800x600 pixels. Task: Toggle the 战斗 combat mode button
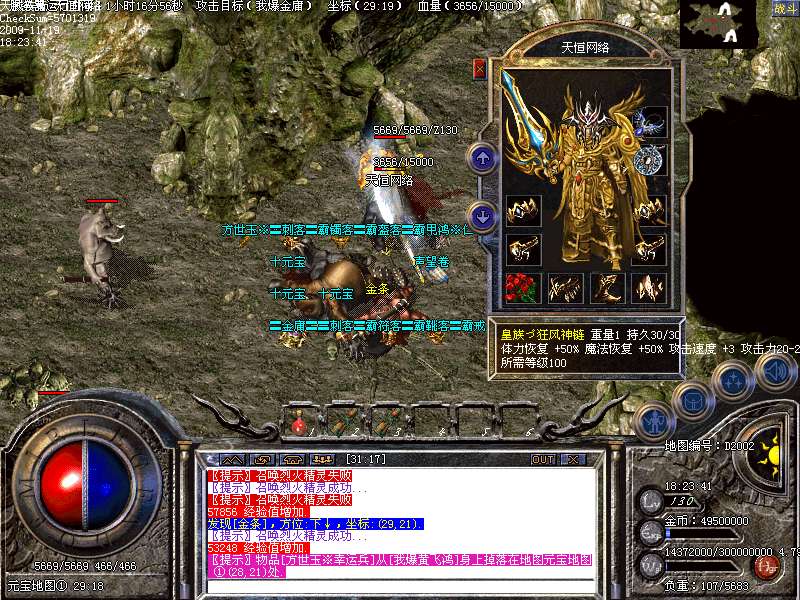784,9
